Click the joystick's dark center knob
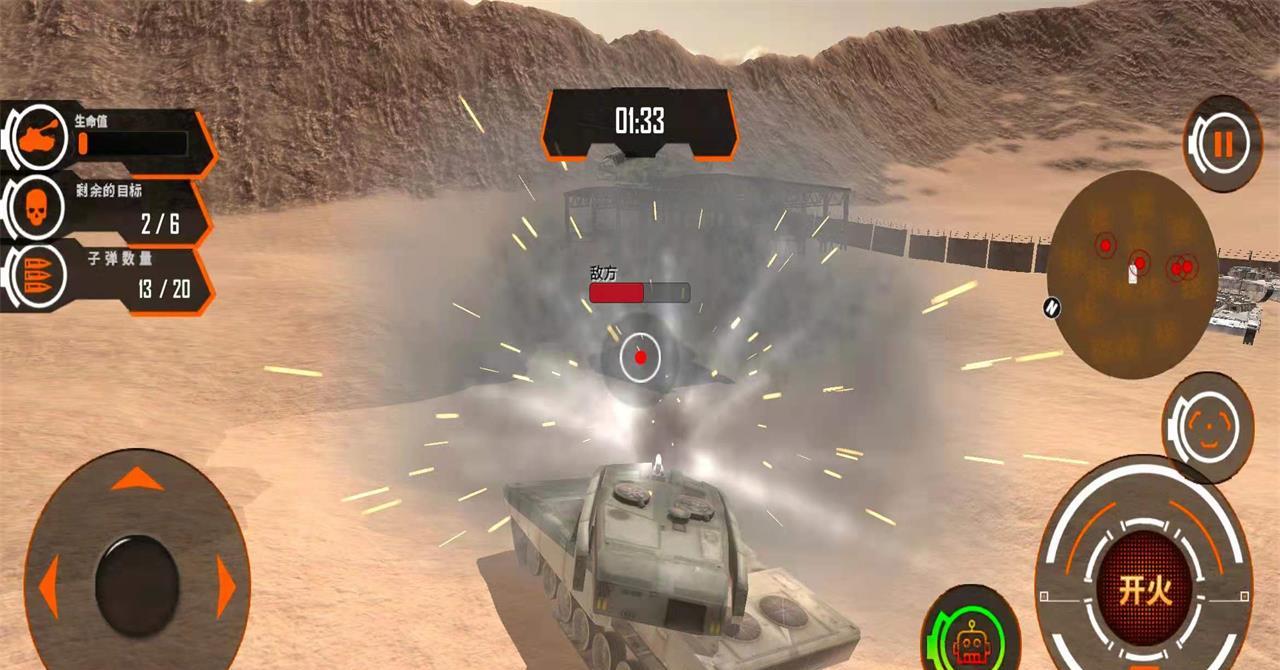Screen dimensions: 1280x670 pos(137,586)
